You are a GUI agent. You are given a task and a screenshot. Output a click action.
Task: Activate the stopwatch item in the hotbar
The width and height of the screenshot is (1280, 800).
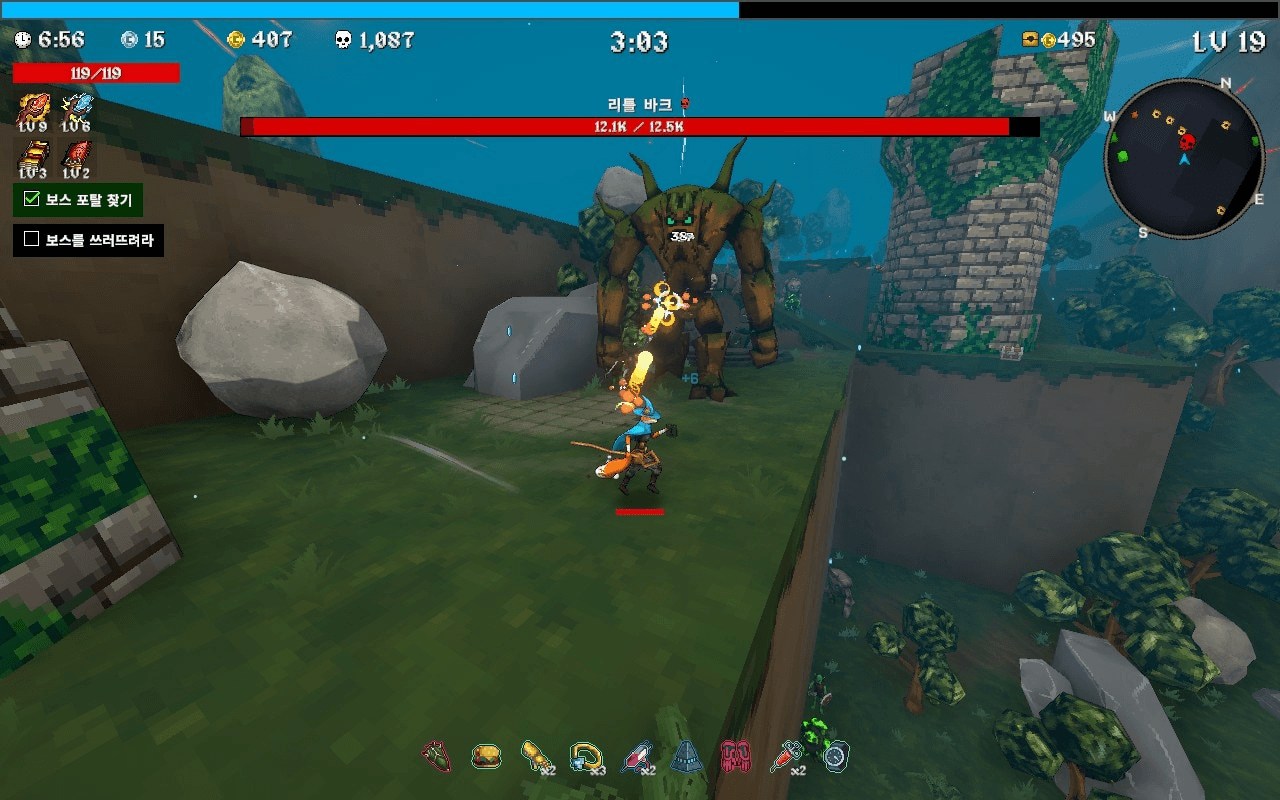coord(833,757)
